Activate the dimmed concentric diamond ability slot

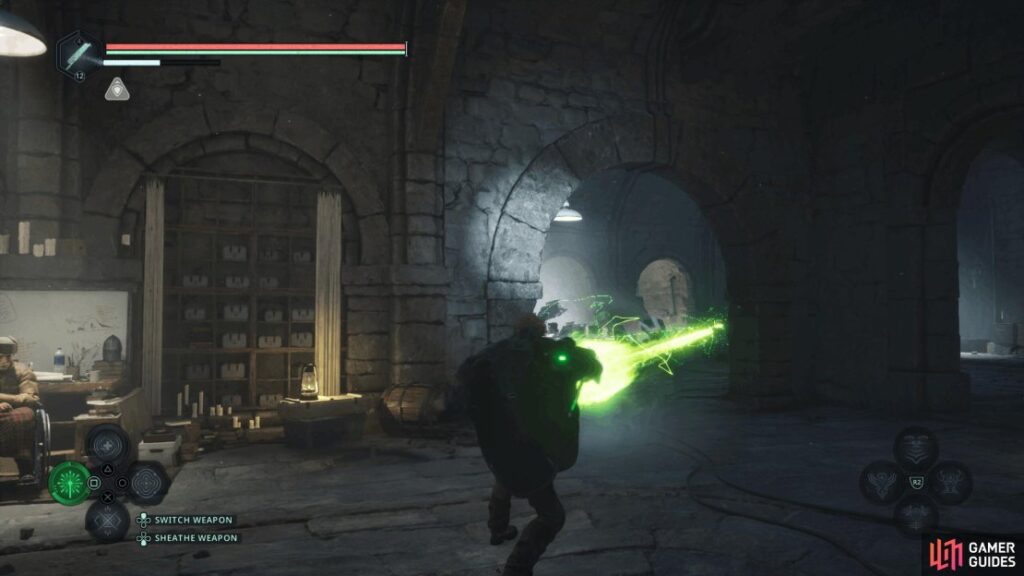(146, 483)
